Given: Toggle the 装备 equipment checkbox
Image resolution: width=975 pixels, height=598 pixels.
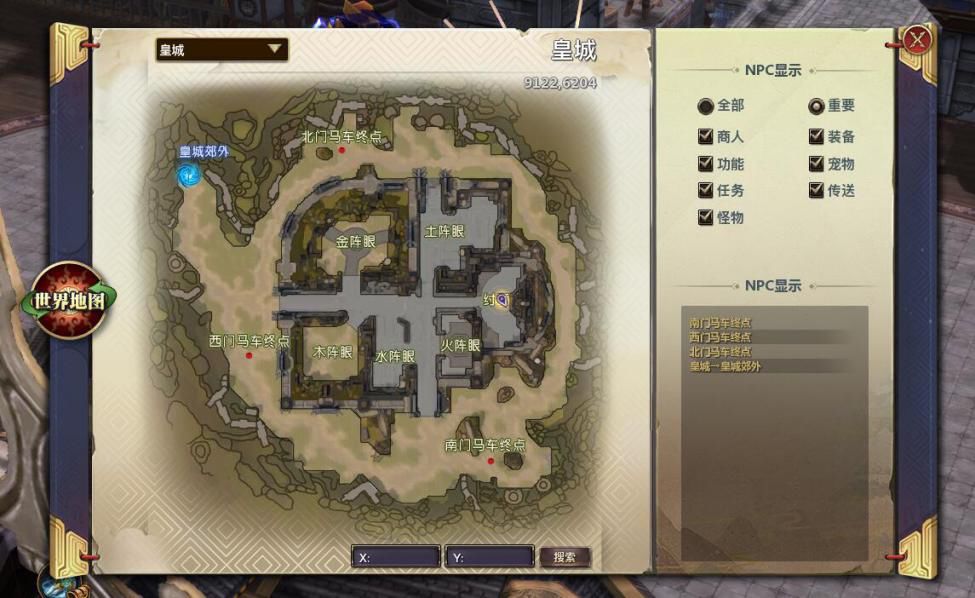Looking at the screenshot, I should (816, 137).
